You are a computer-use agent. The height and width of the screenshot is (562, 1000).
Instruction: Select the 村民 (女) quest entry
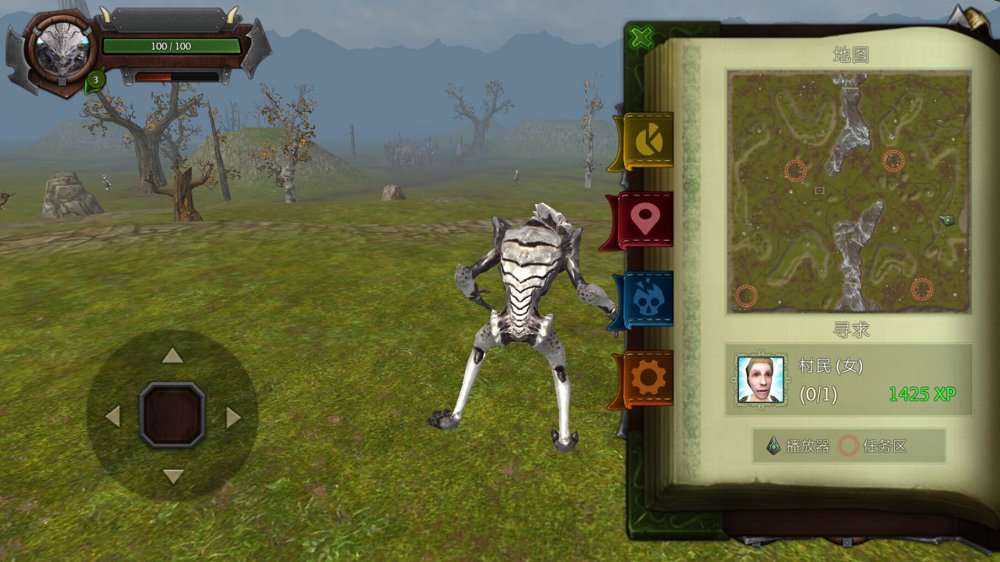(x=849, y=380)
